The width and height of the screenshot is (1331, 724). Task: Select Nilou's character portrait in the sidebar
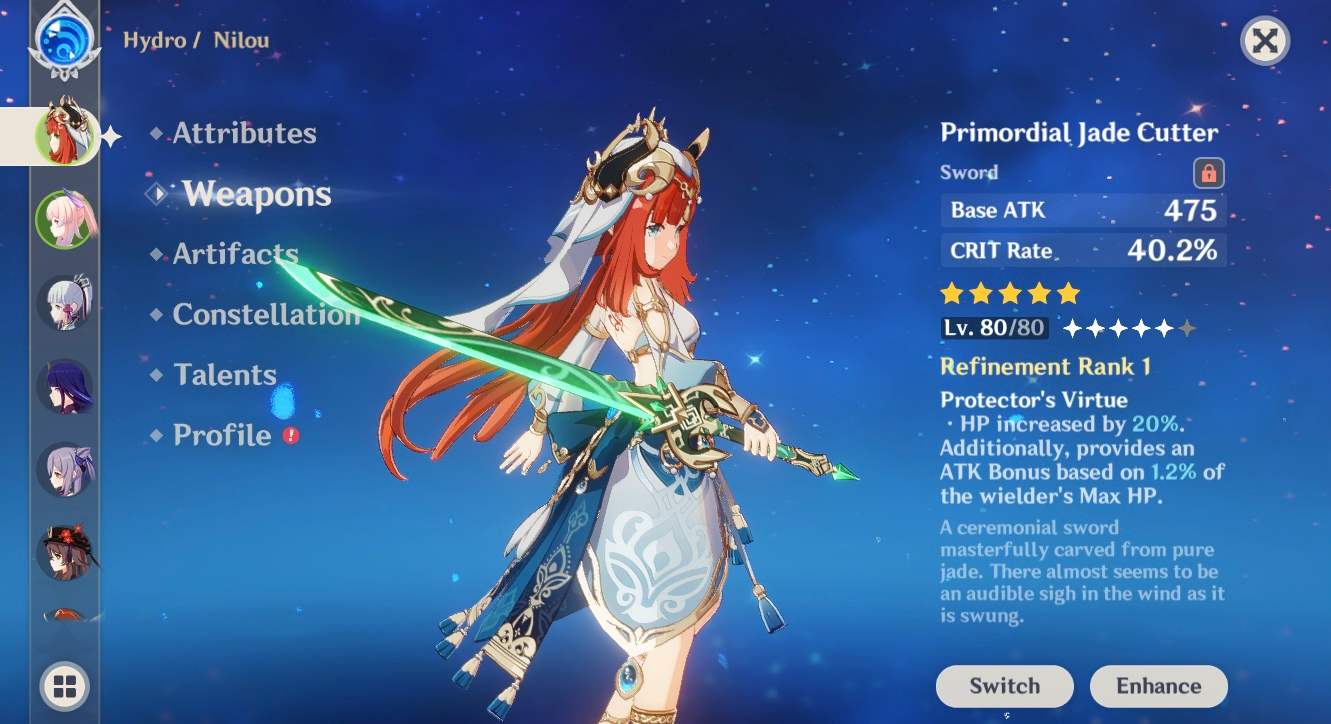[66, 133]
